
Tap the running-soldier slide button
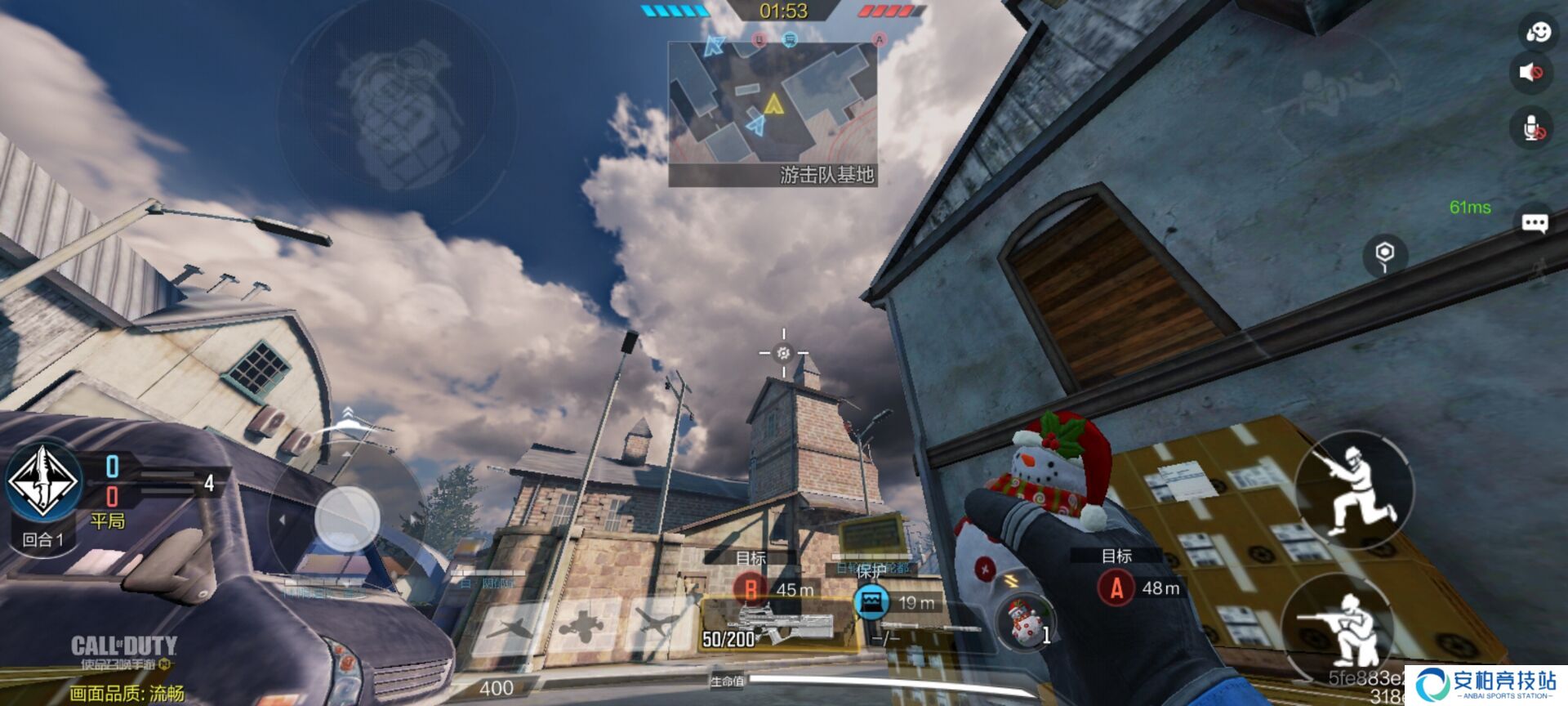click(x=1354, y=489)
